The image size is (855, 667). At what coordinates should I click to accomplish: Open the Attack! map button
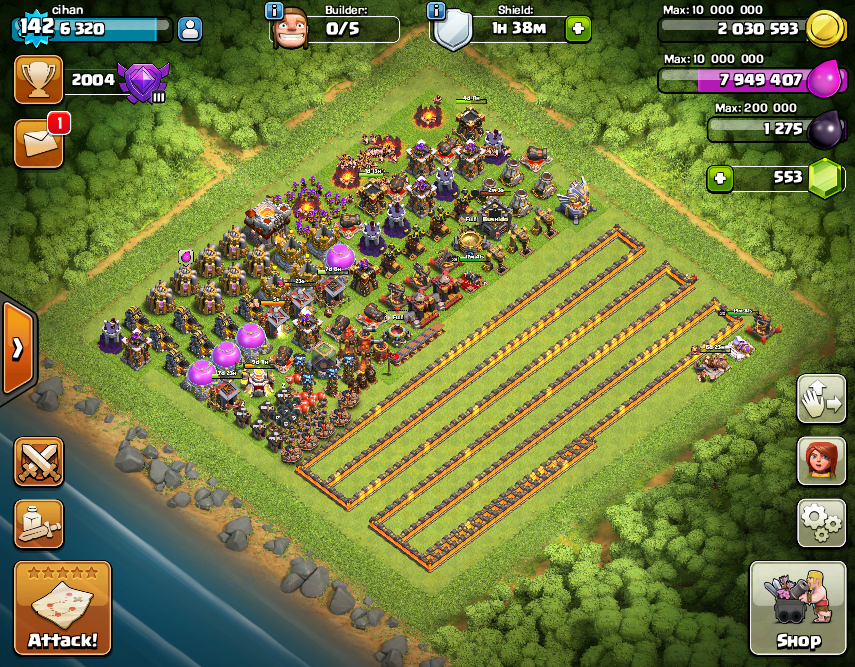[x=62, y=608]
